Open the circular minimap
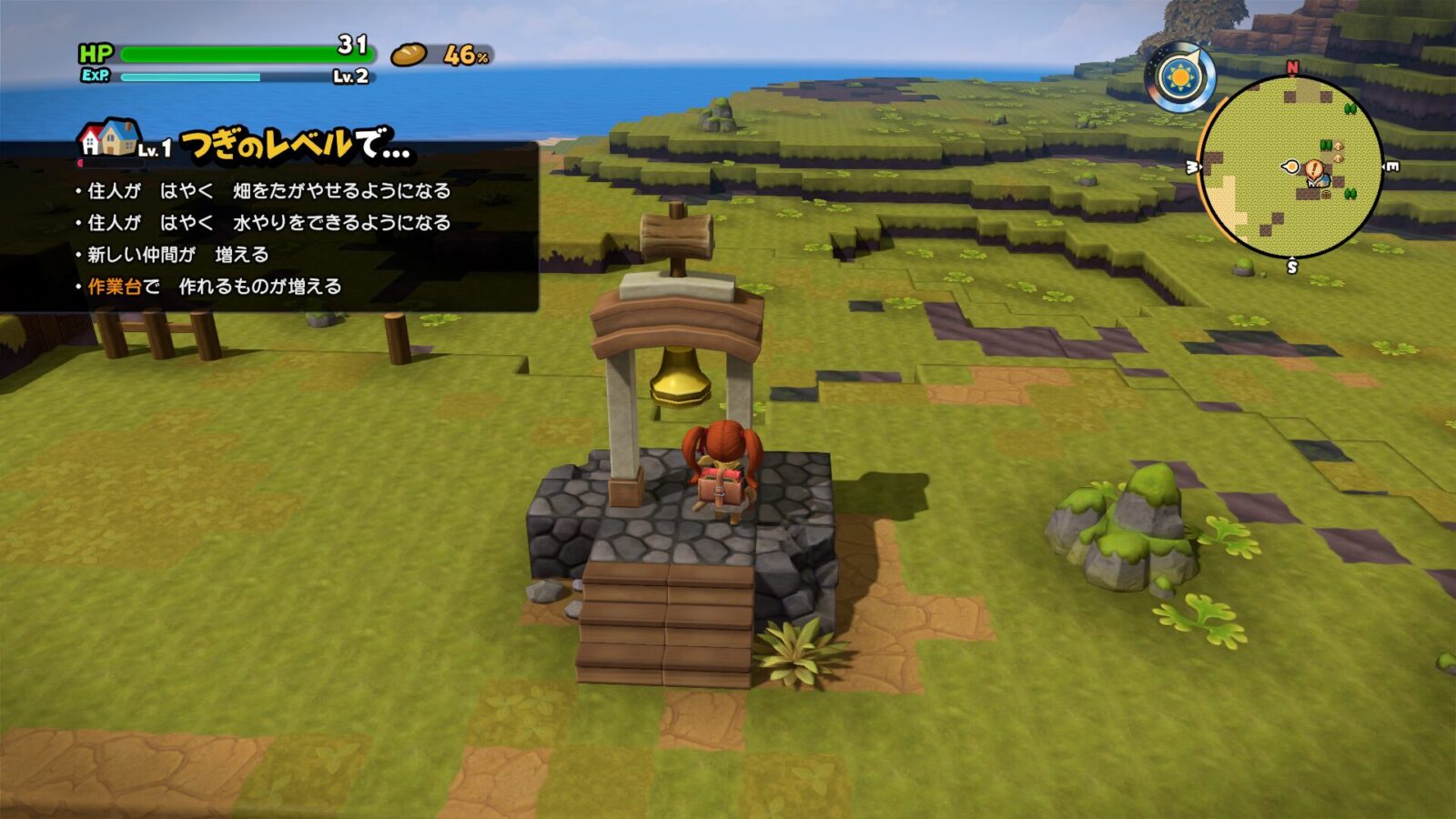 (1290, 167)
